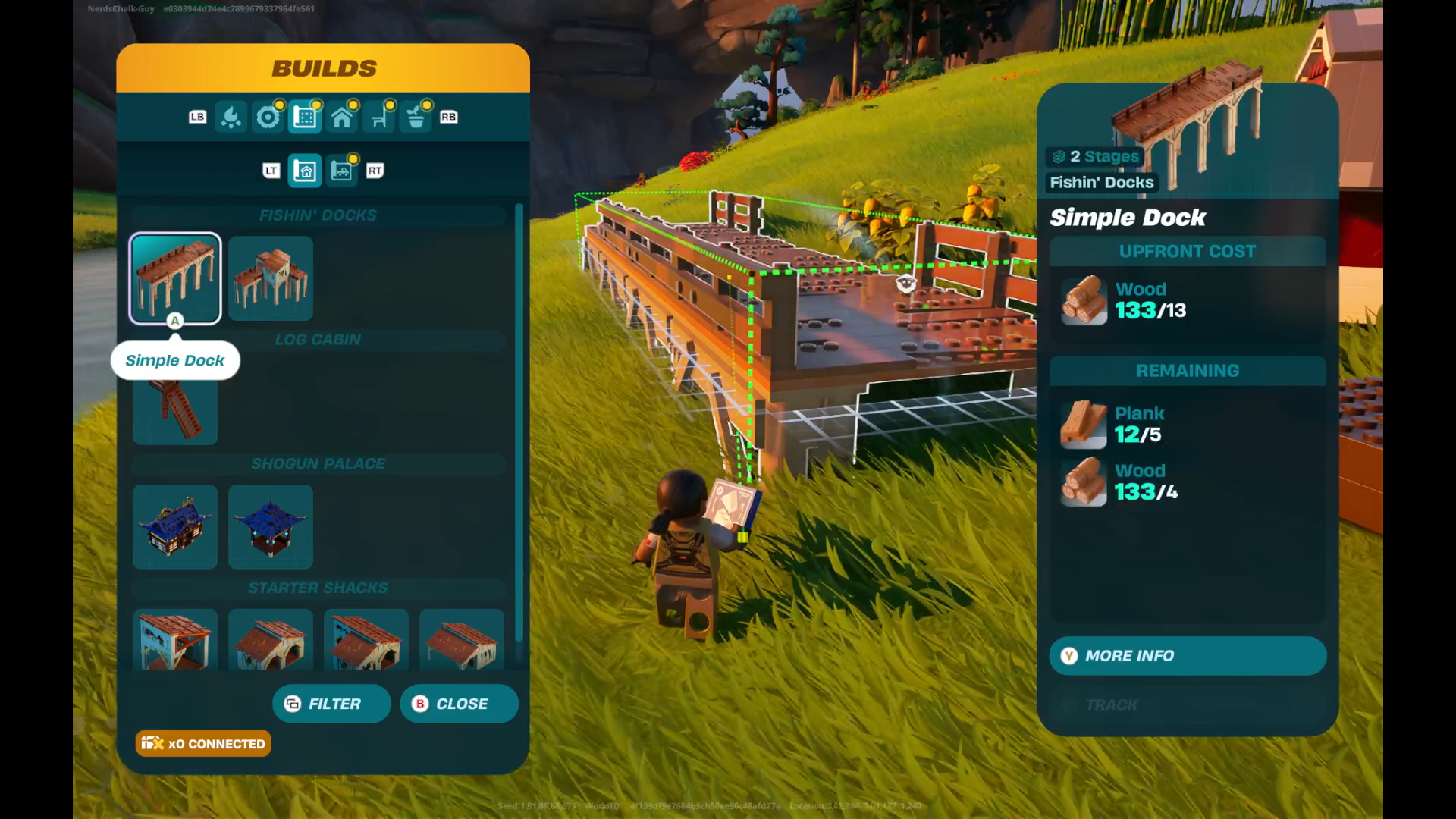
Task: Close the Builds menu
Action: coord(459,704)
